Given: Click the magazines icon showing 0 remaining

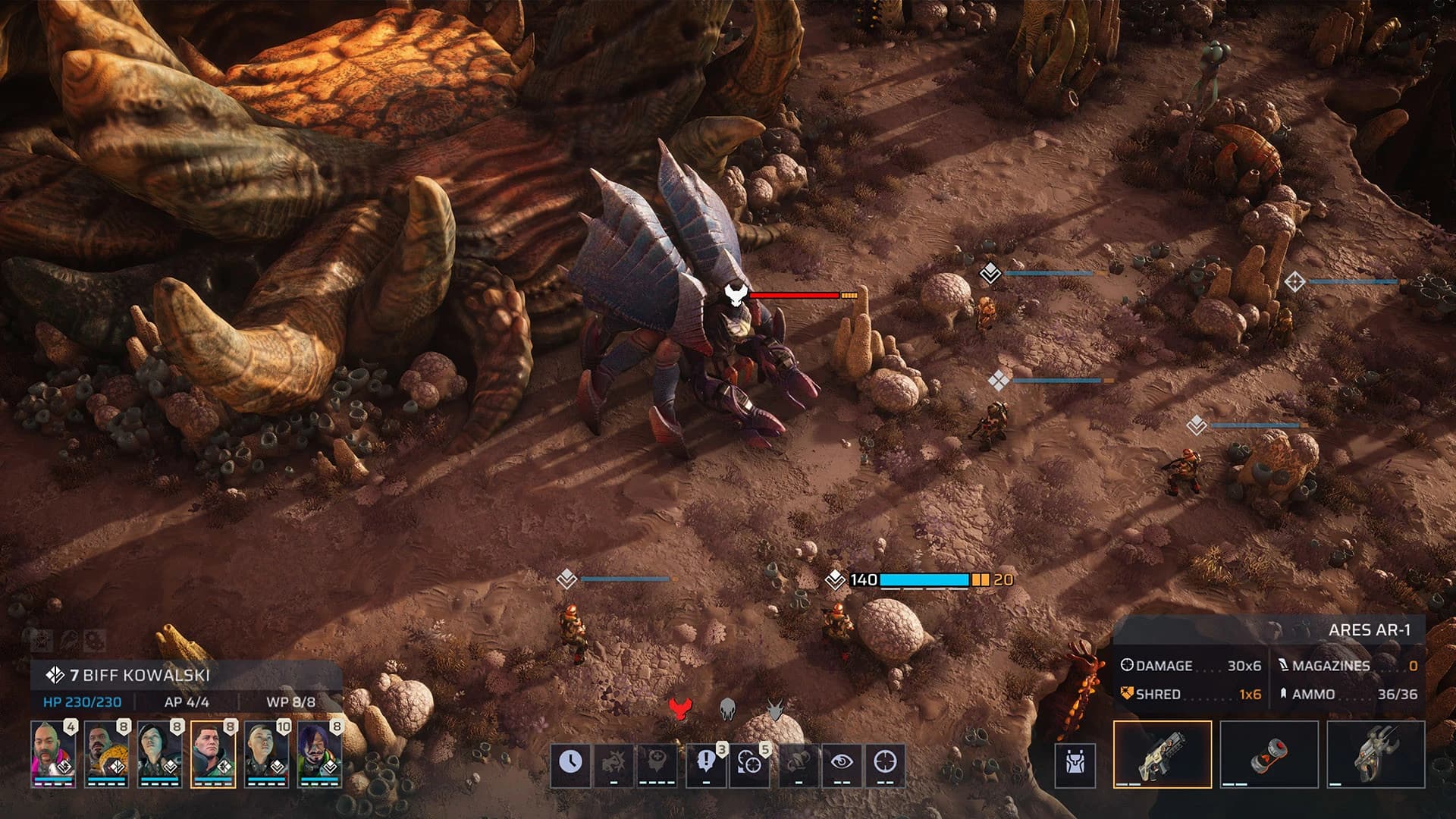Looking at the screenshot, I should [1283, 665].
